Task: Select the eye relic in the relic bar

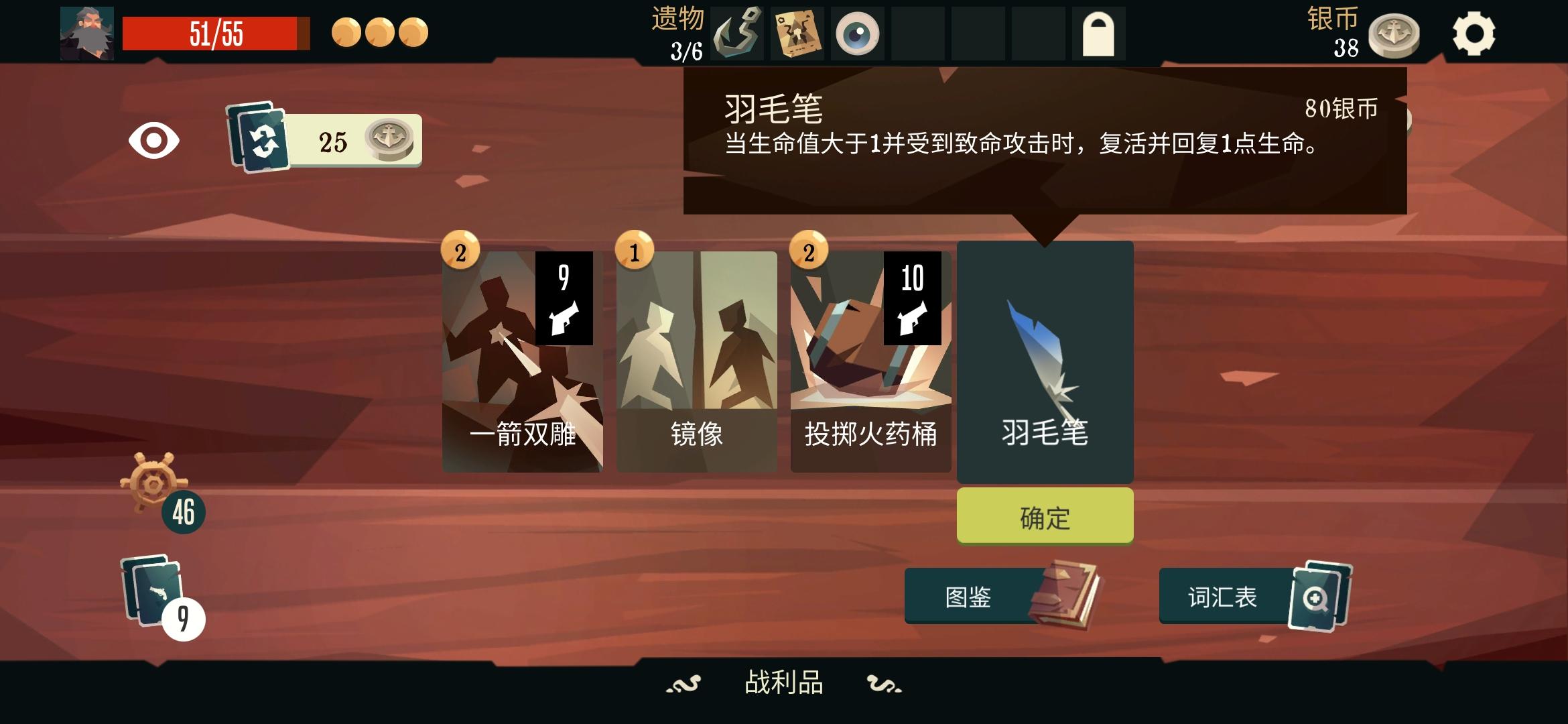Action: (x=856, y=34)
